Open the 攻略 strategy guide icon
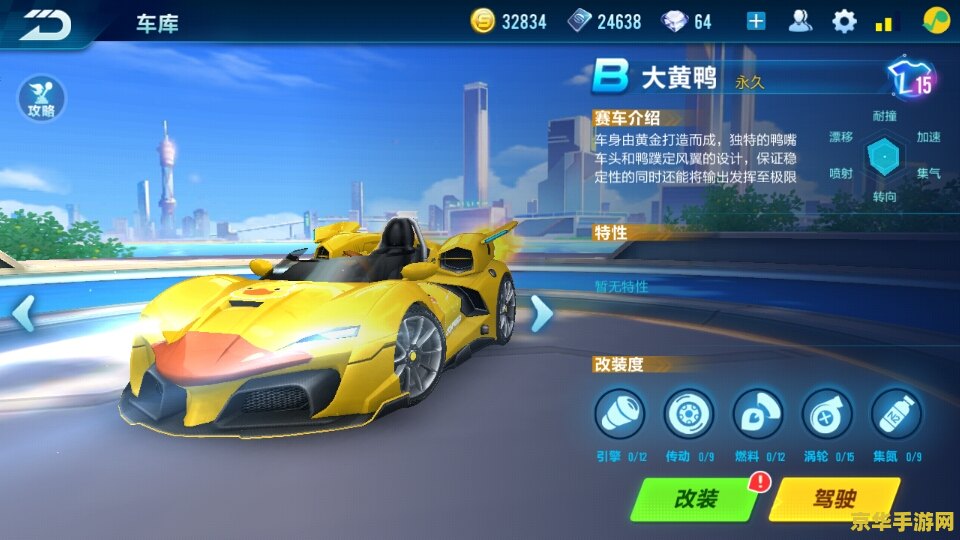 pos(42,101)
